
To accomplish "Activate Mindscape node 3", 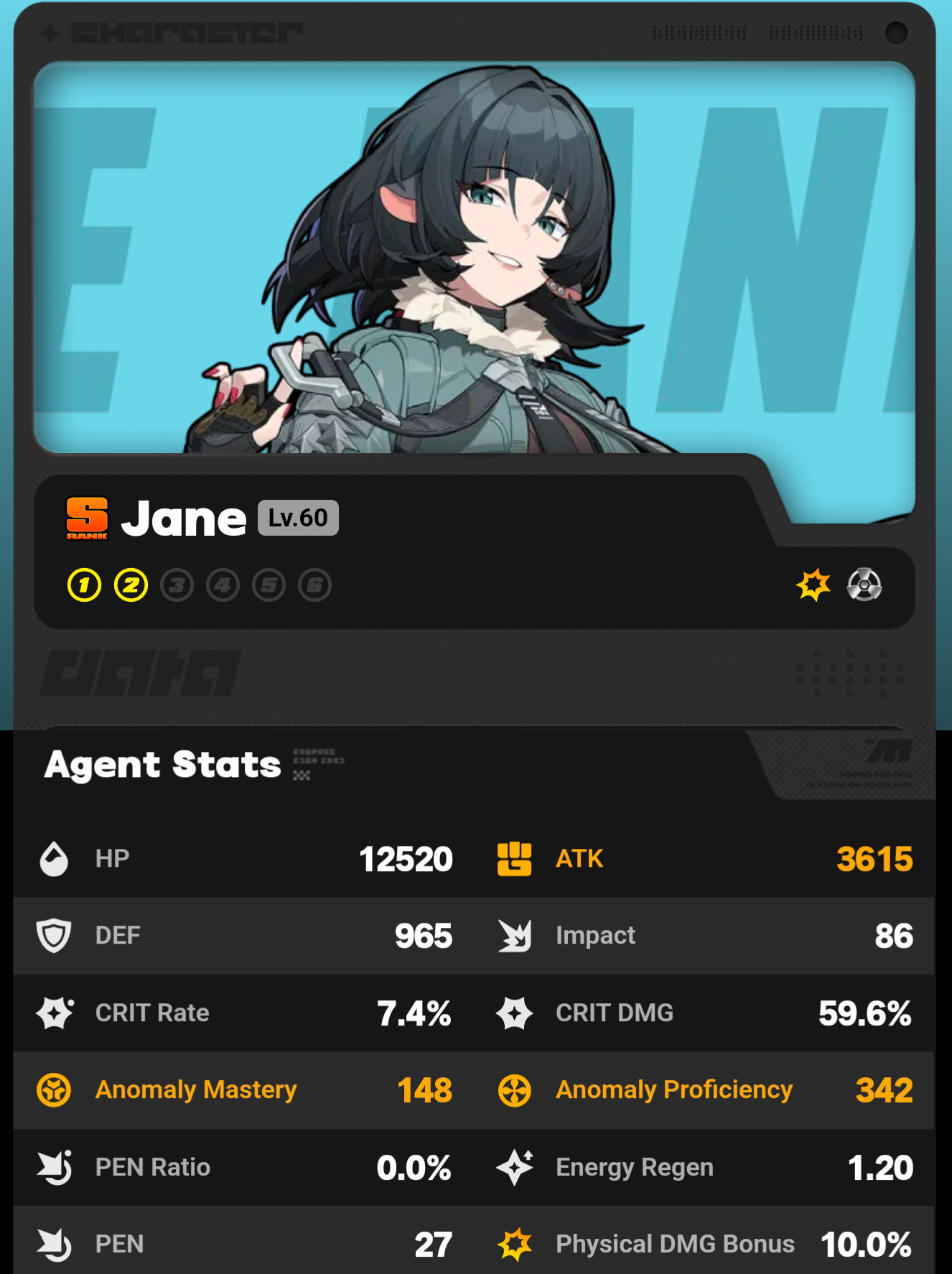I will tap(177, 585).
